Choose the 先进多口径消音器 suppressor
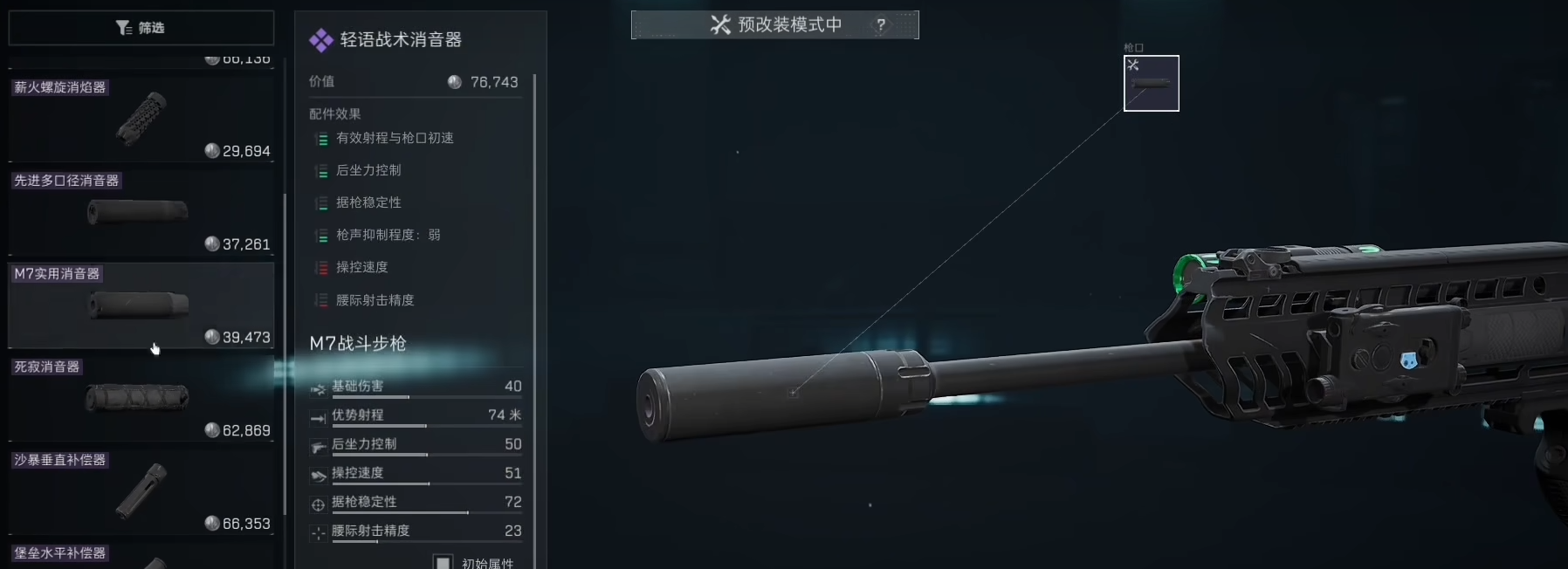 pos(141,212)
